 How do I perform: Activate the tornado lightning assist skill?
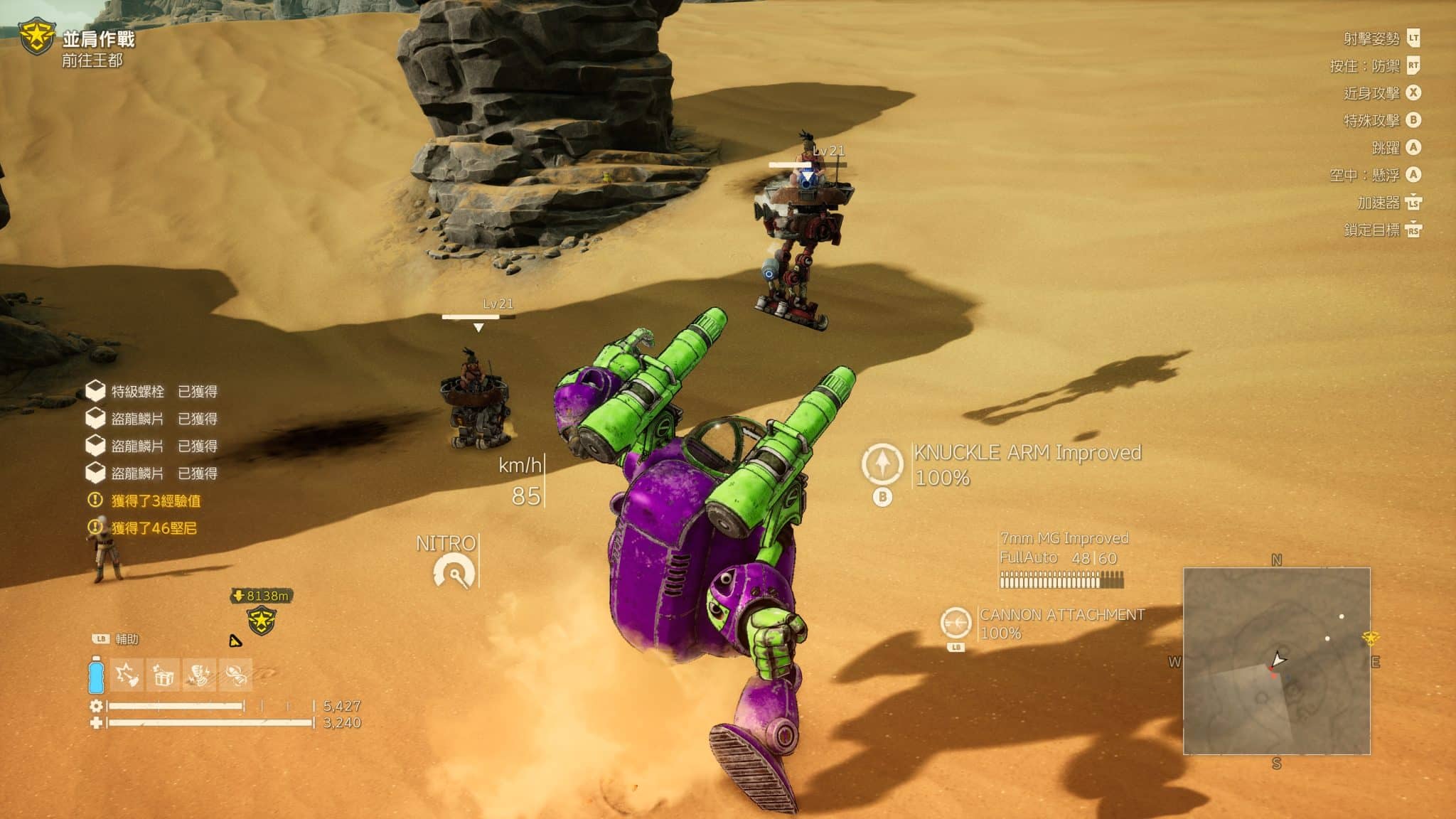coord(200,675)
